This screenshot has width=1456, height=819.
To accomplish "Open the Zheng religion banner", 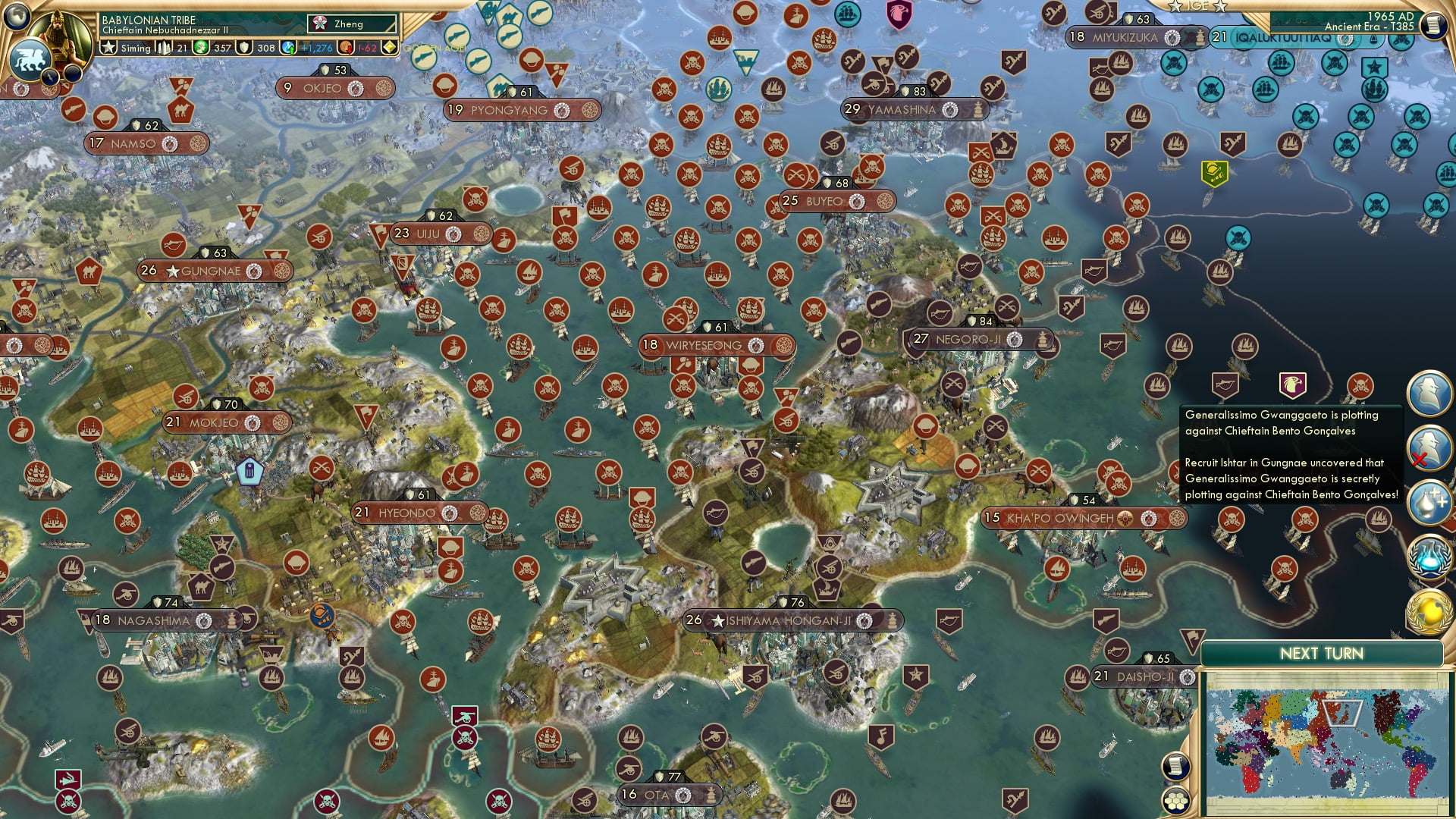I will pos(349,24).
